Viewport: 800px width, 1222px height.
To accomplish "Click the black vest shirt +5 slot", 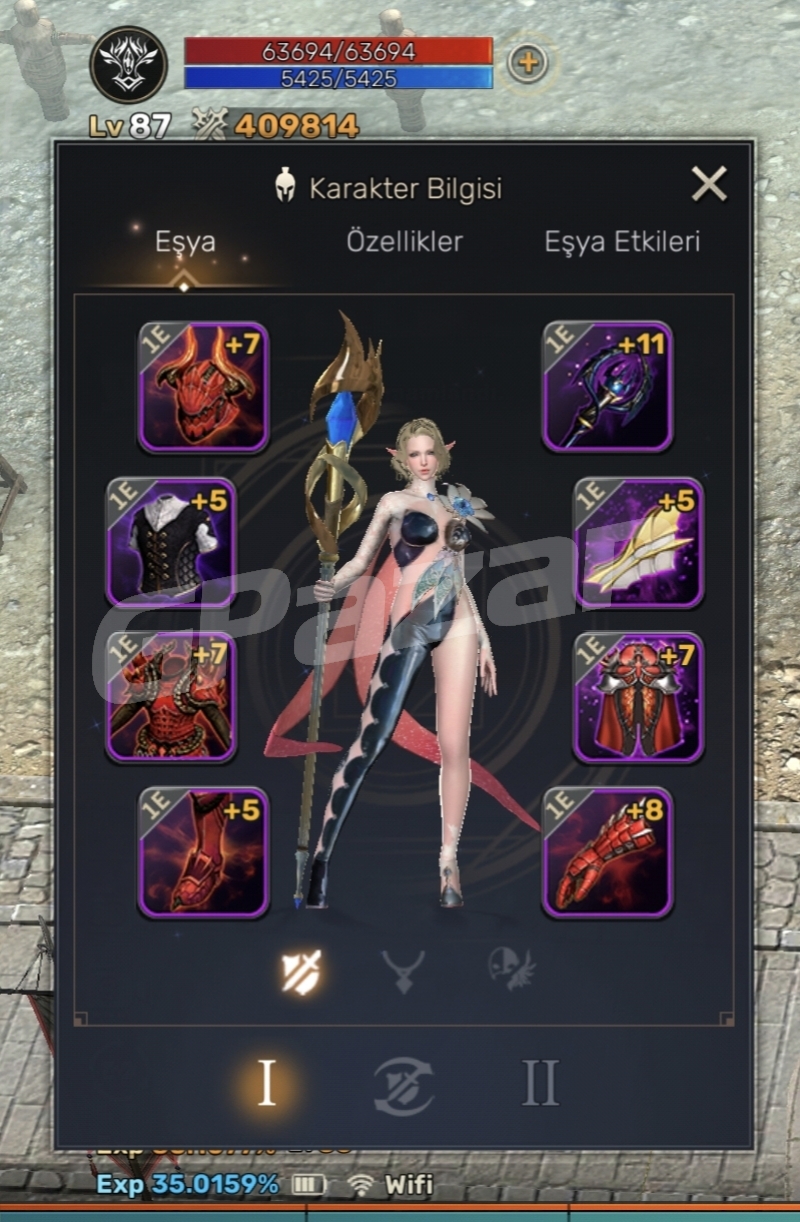I will pyautogui.click(x=171, y=543).
